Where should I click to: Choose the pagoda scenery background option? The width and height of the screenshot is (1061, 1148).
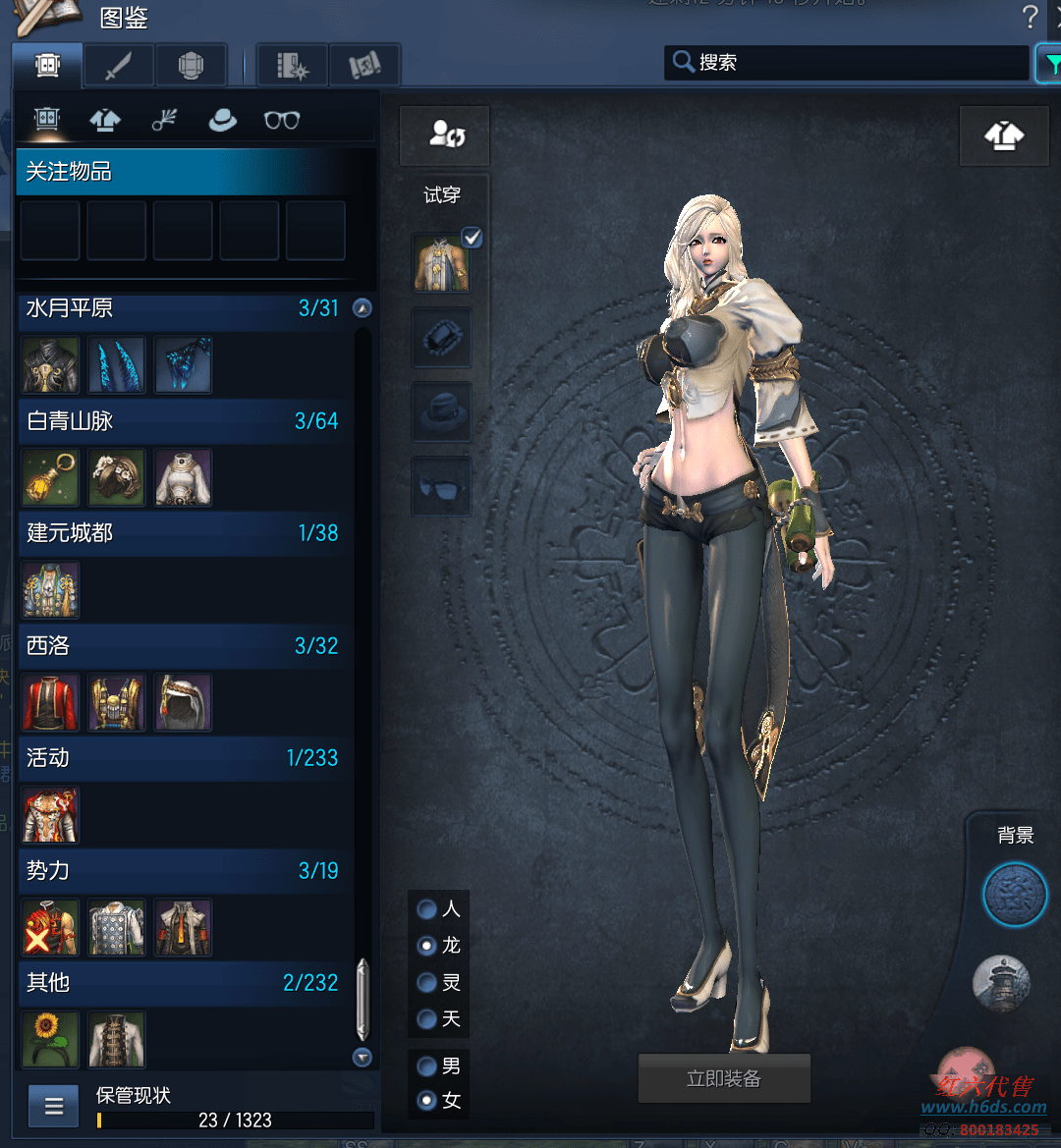tap(1001, 983)
